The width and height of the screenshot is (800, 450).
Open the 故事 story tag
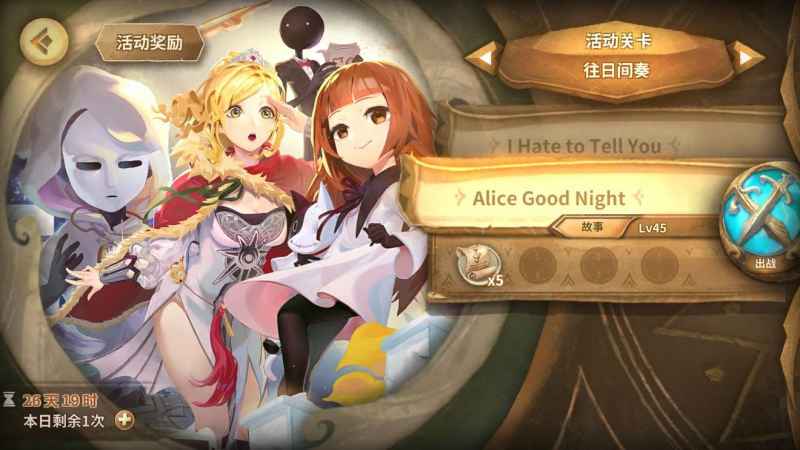click(x=592, y=228)
